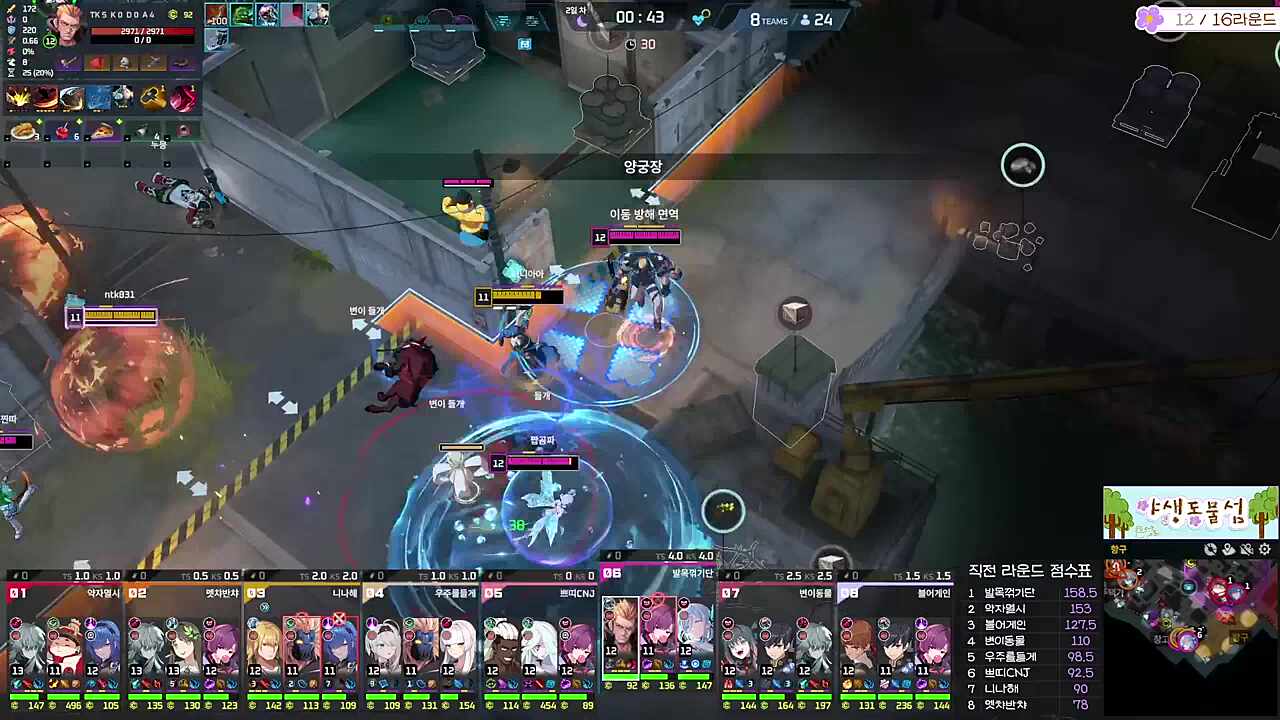This screenshot has height=720, width=1280.
Task: Spectate the blond player in team 06
Action: (x=620, y=630)
